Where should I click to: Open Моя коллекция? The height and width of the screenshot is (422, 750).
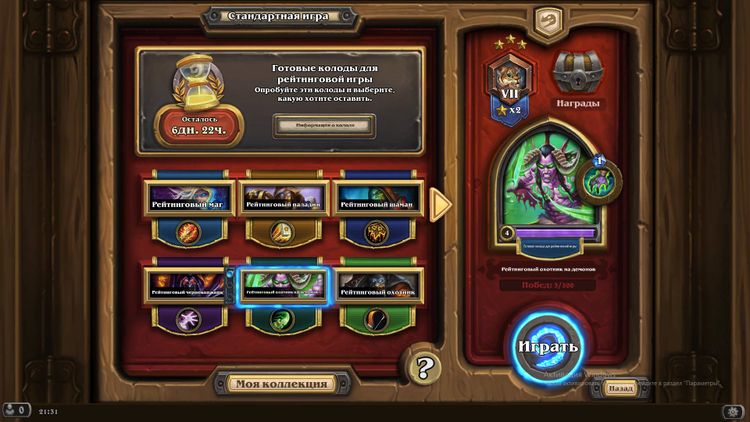[281, 384]
